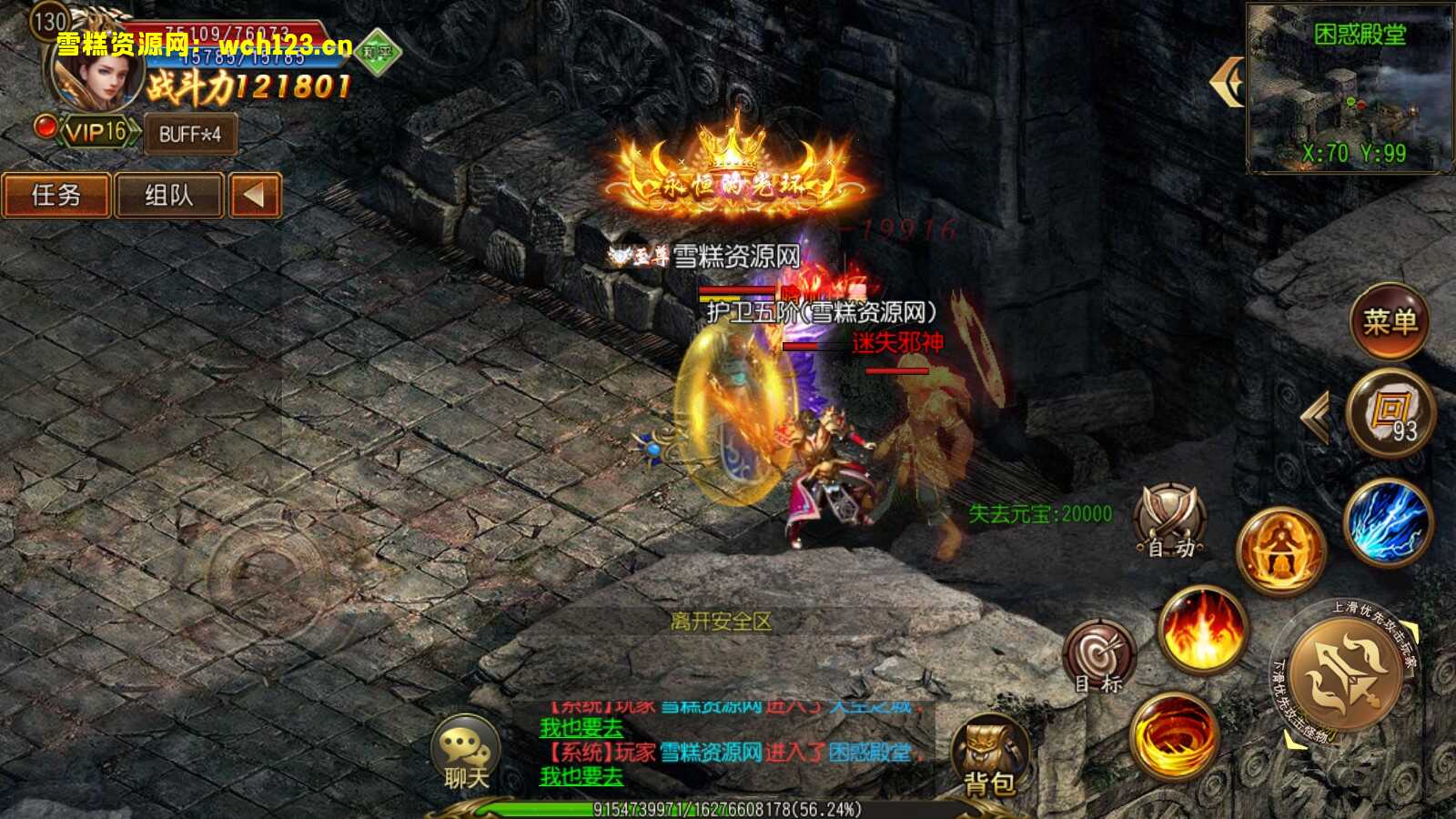Open the 菜单 game menu
This screenshot has width=1456, height=819.
(1392, 323)
